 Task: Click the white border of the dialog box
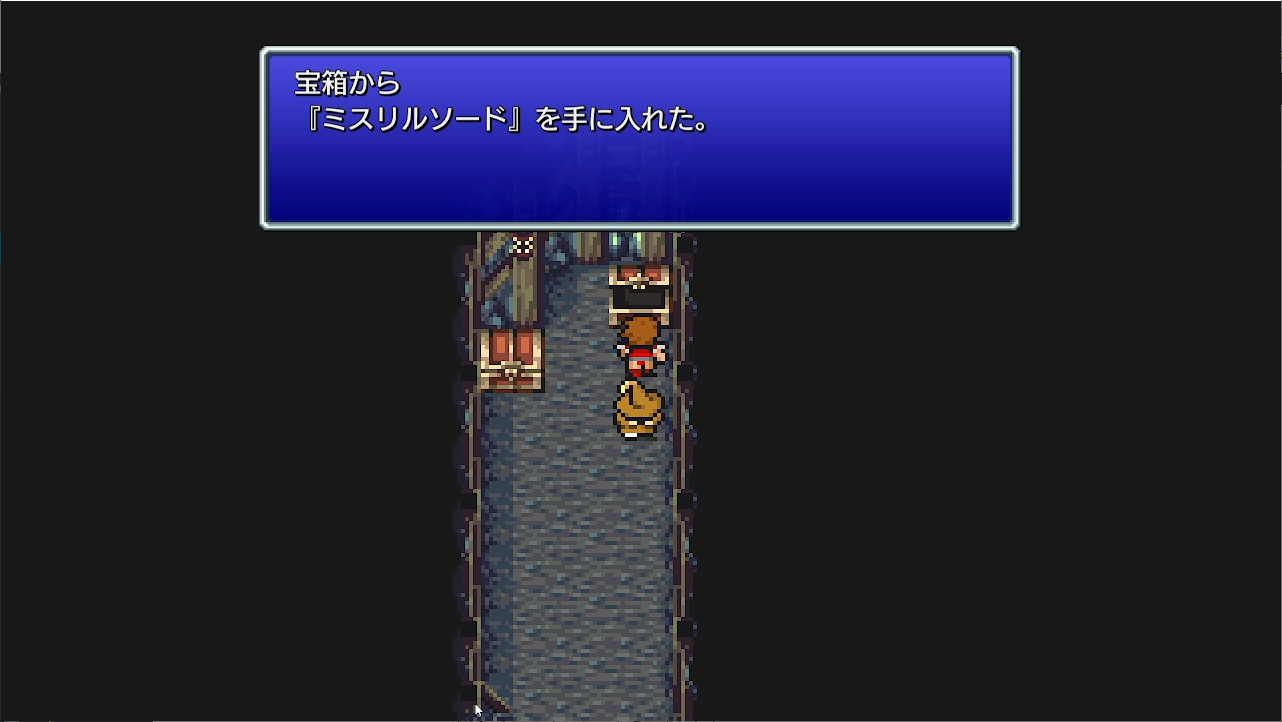(640, 49)
